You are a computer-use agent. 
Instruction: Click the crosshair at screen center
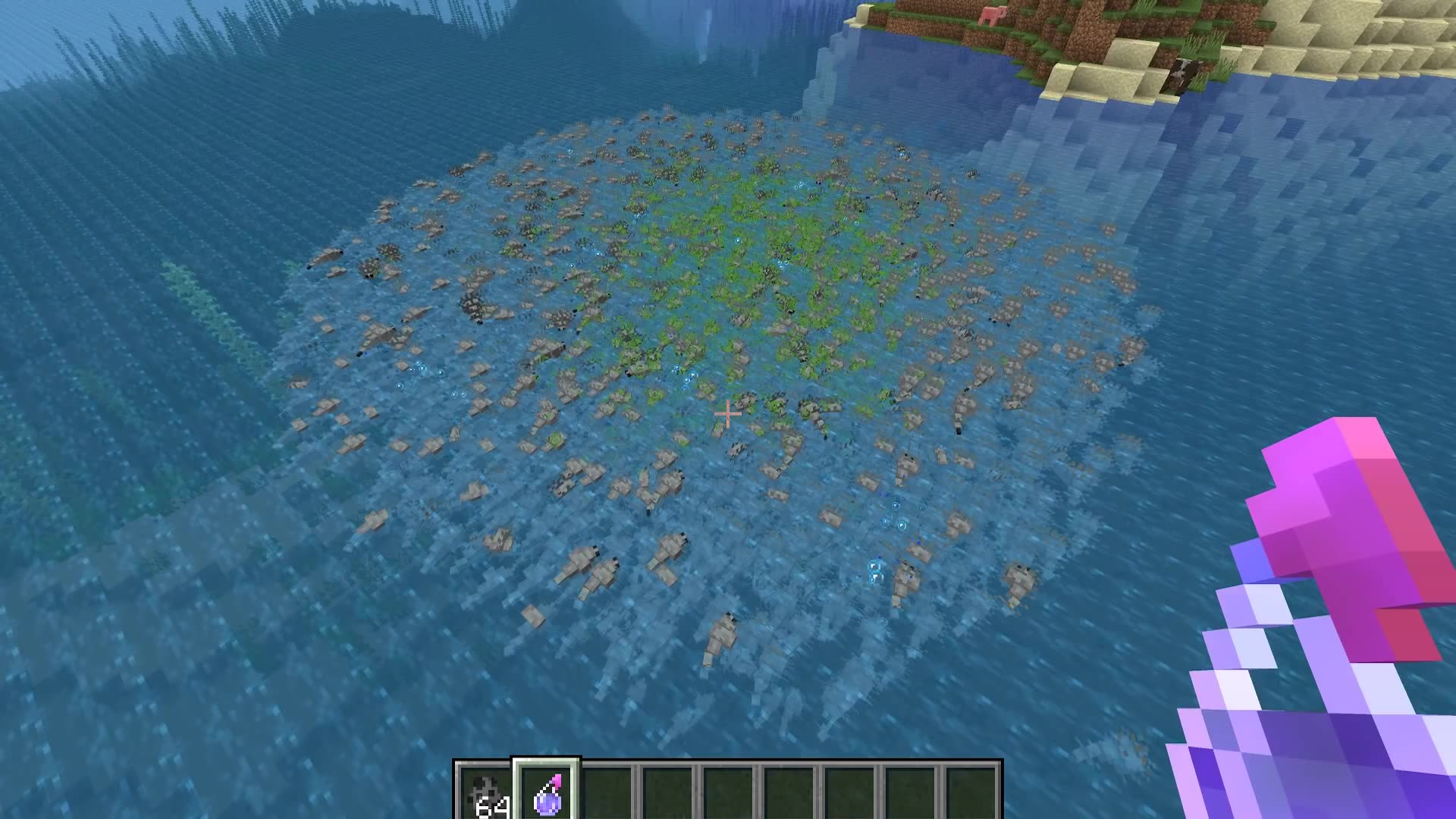pyautogui.click(x=726, y=414)
